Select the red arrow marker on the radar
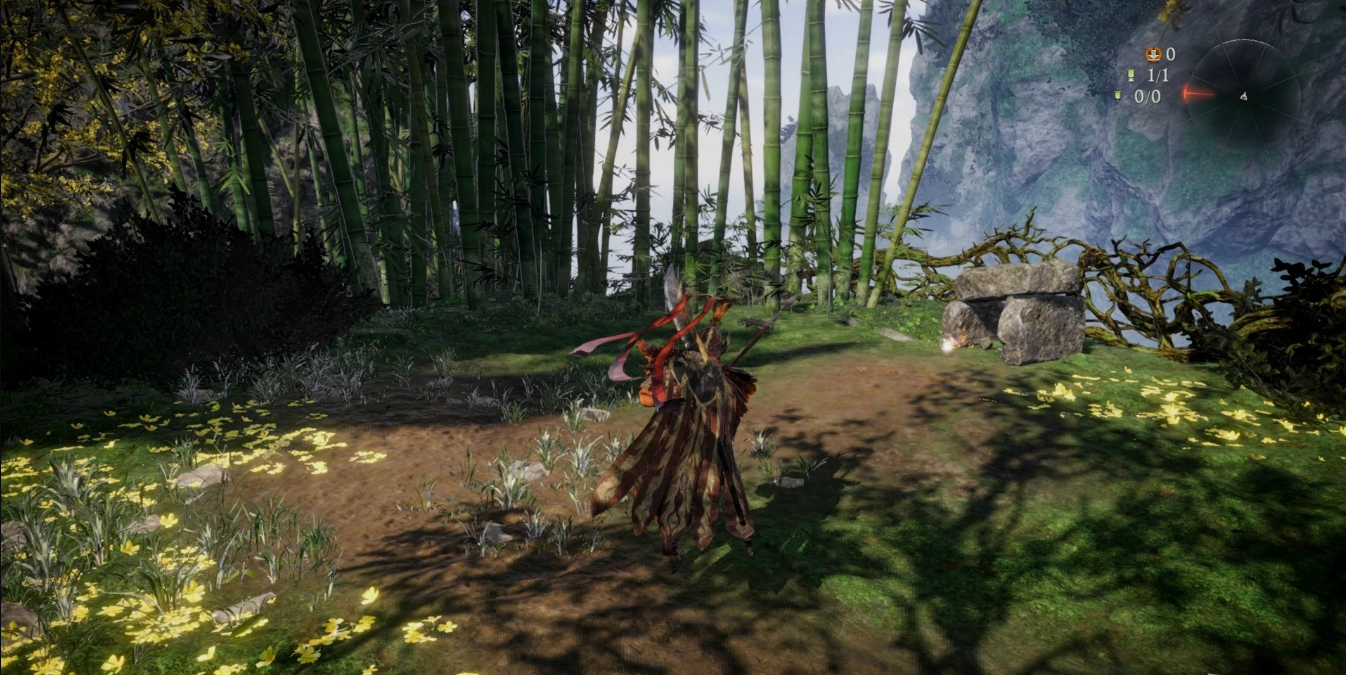 (1196, 94)
